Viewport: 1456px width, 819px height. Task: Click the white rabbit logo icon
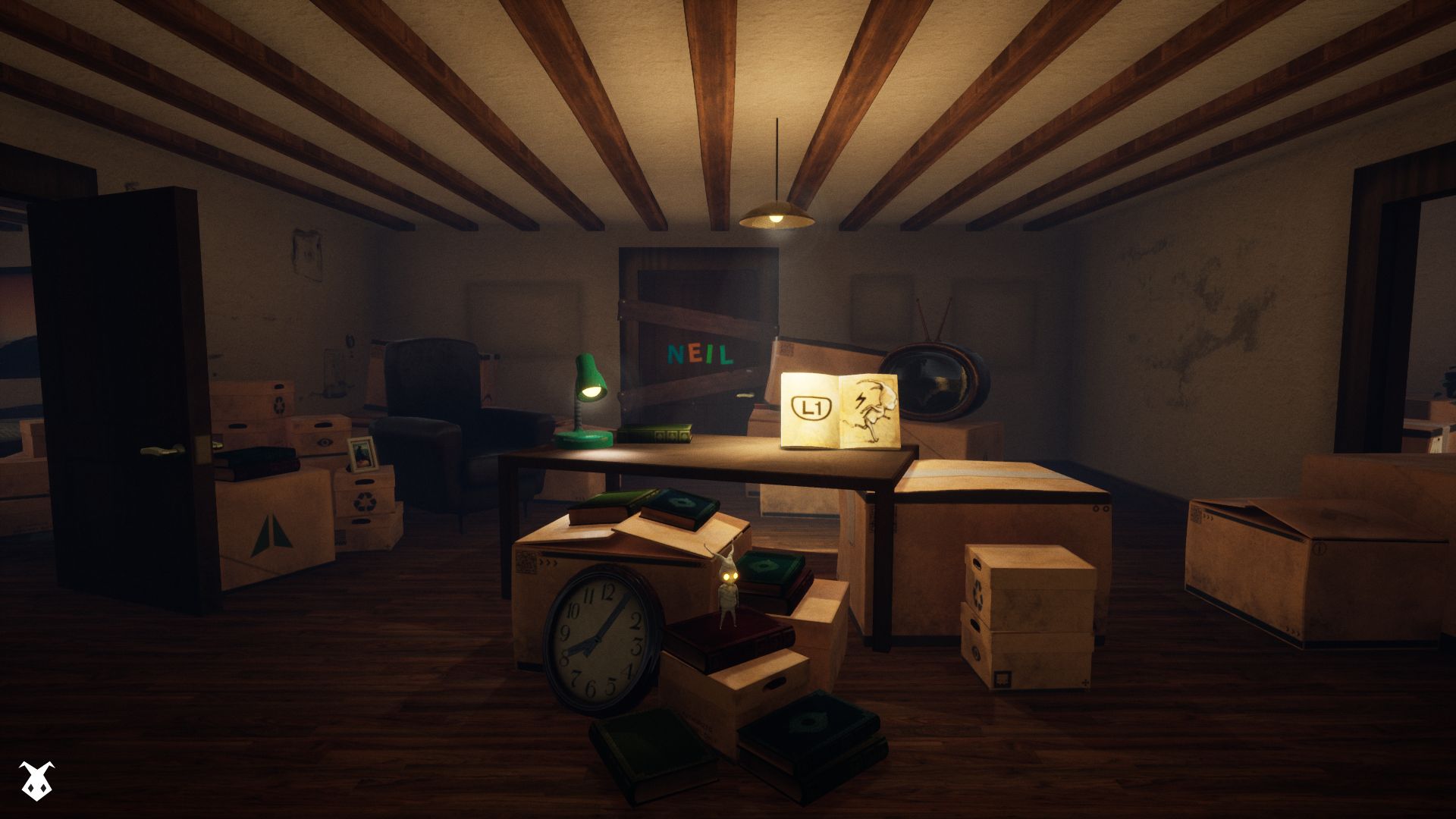coord(36,782)
